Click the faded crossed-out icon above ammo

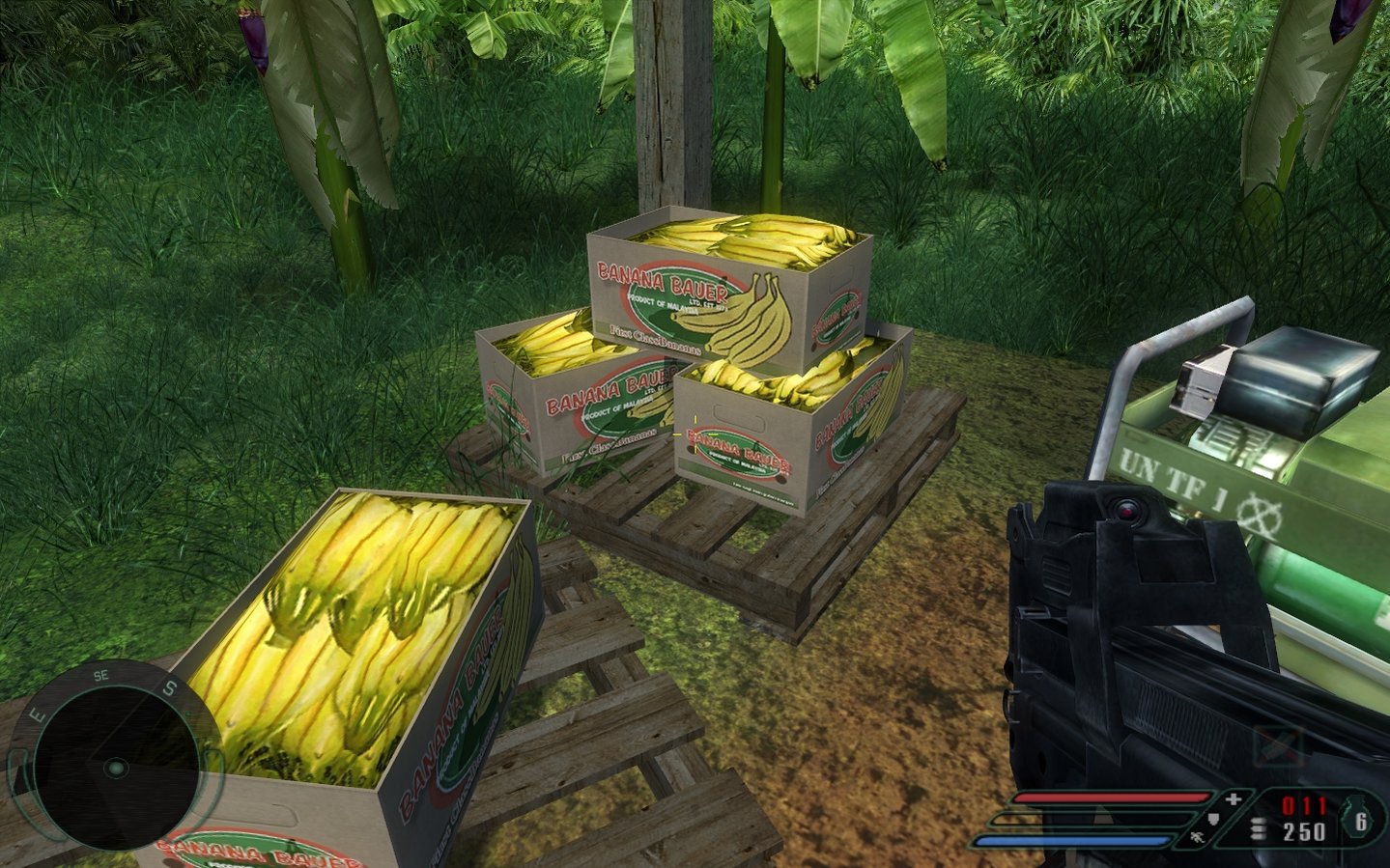tap(1277, 747)
